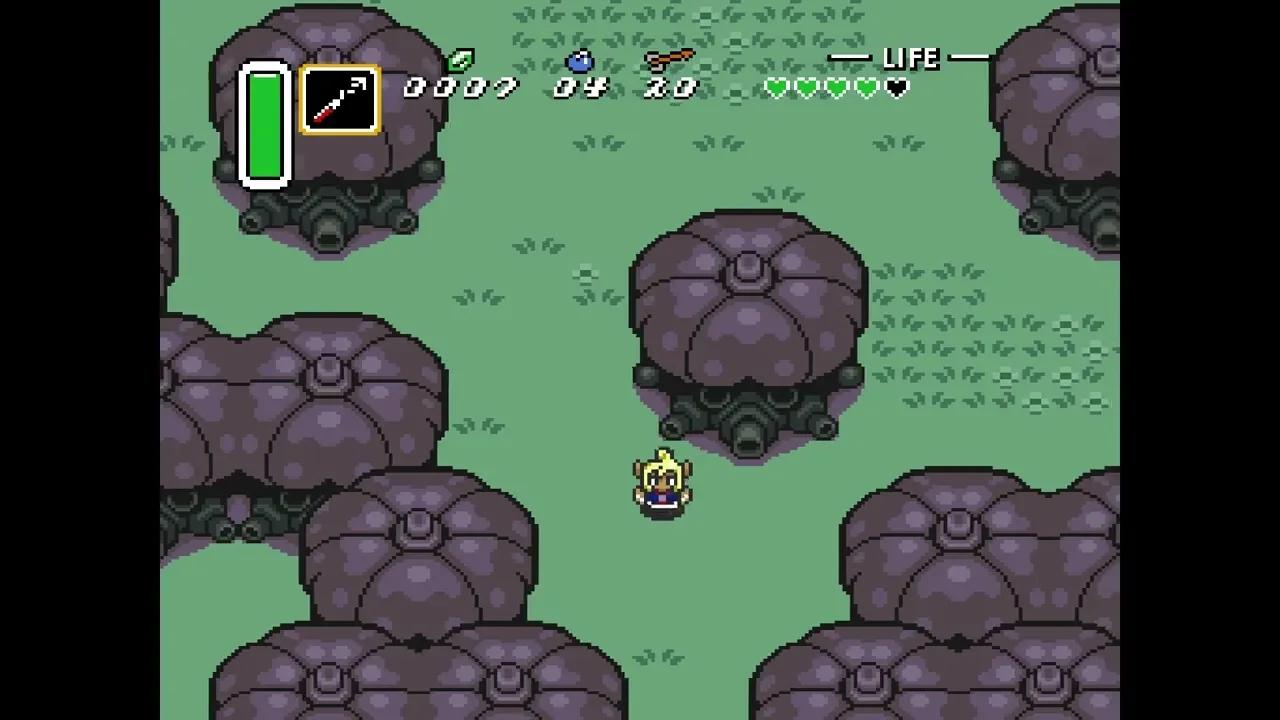Click the gold frame around the equipped item
This screenshot has height=720, width=1280.
(340, 68)
